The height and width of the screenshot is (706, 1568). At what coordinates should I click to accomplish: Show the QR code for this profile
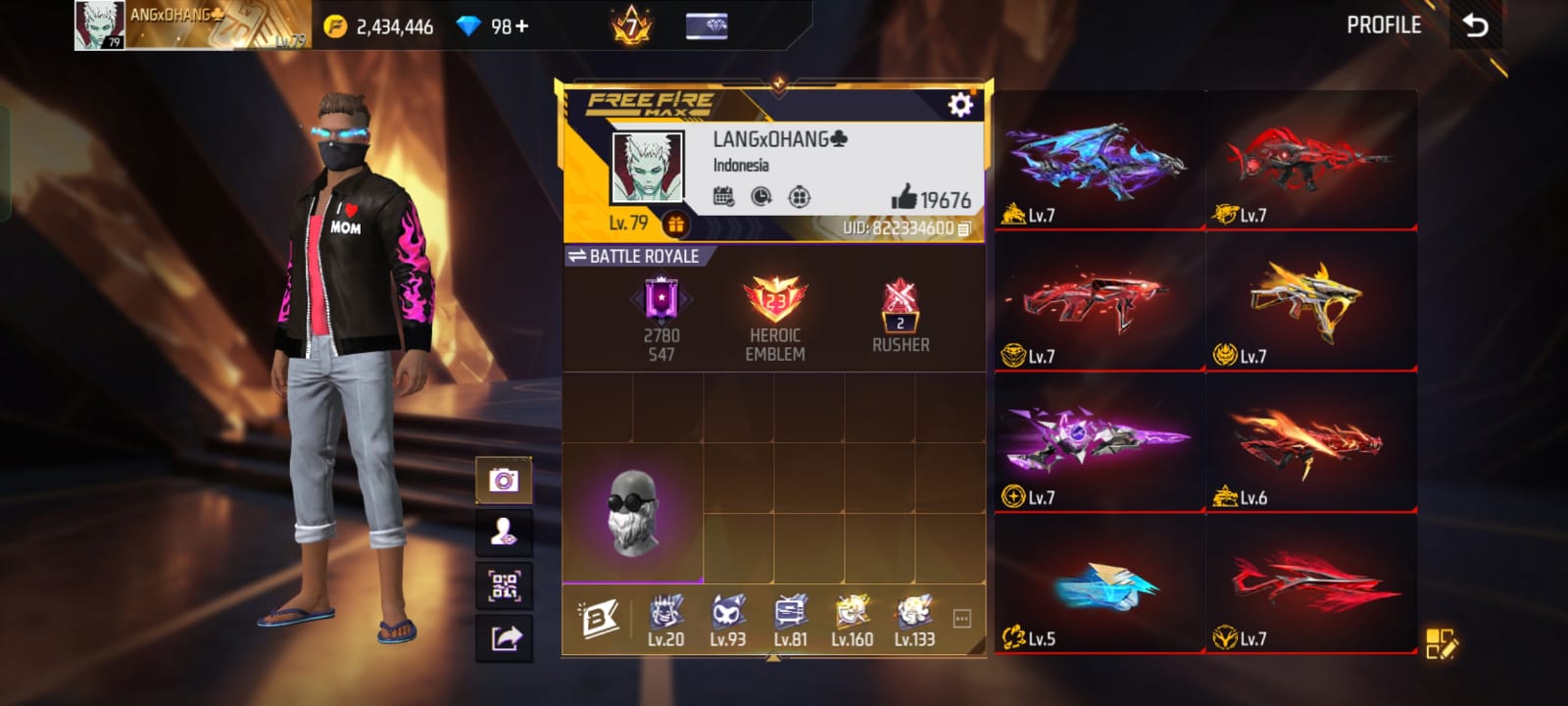pos(504,585)
